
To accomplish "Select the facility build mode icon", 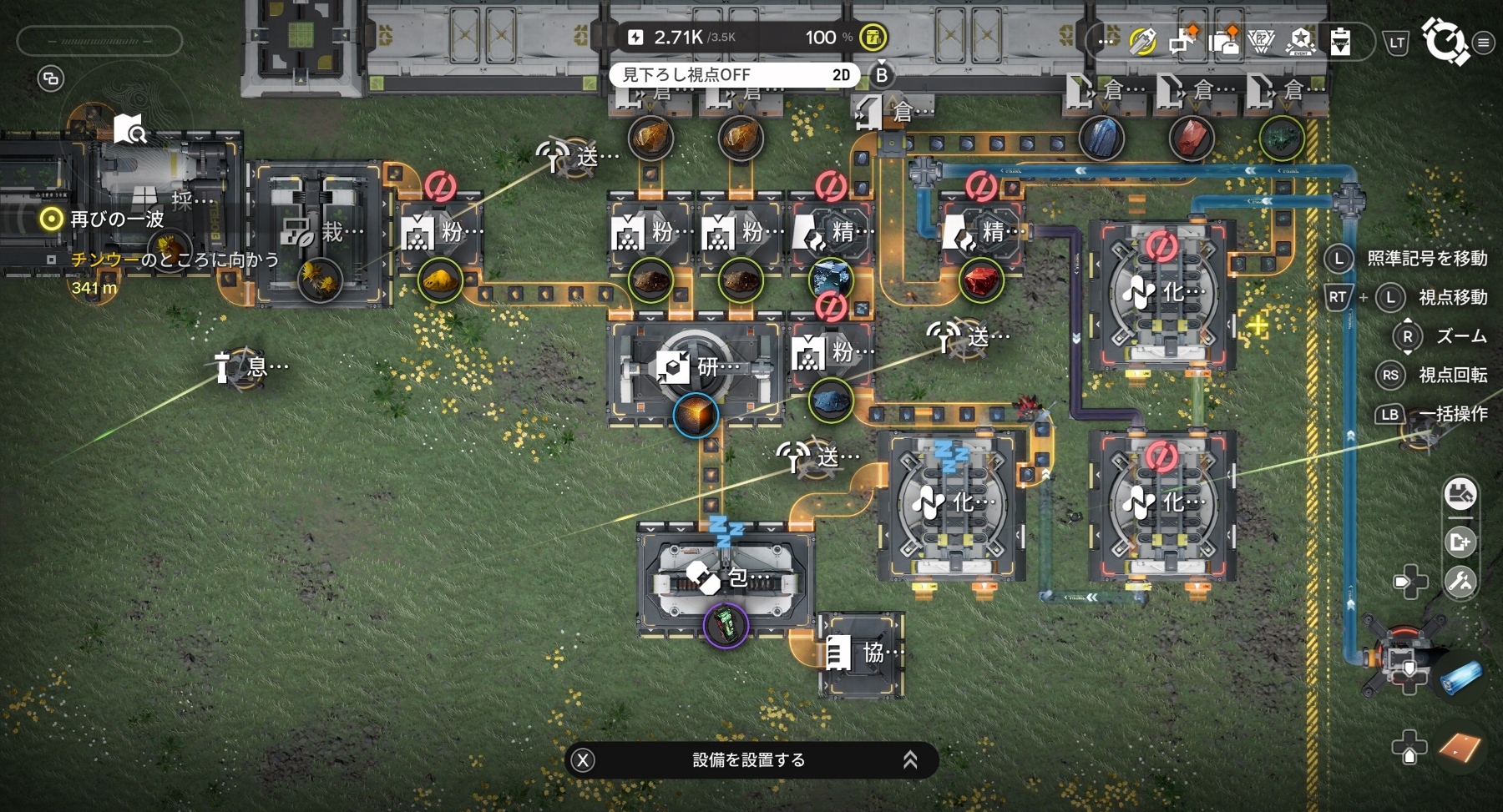I will (x=1460, y=495).
